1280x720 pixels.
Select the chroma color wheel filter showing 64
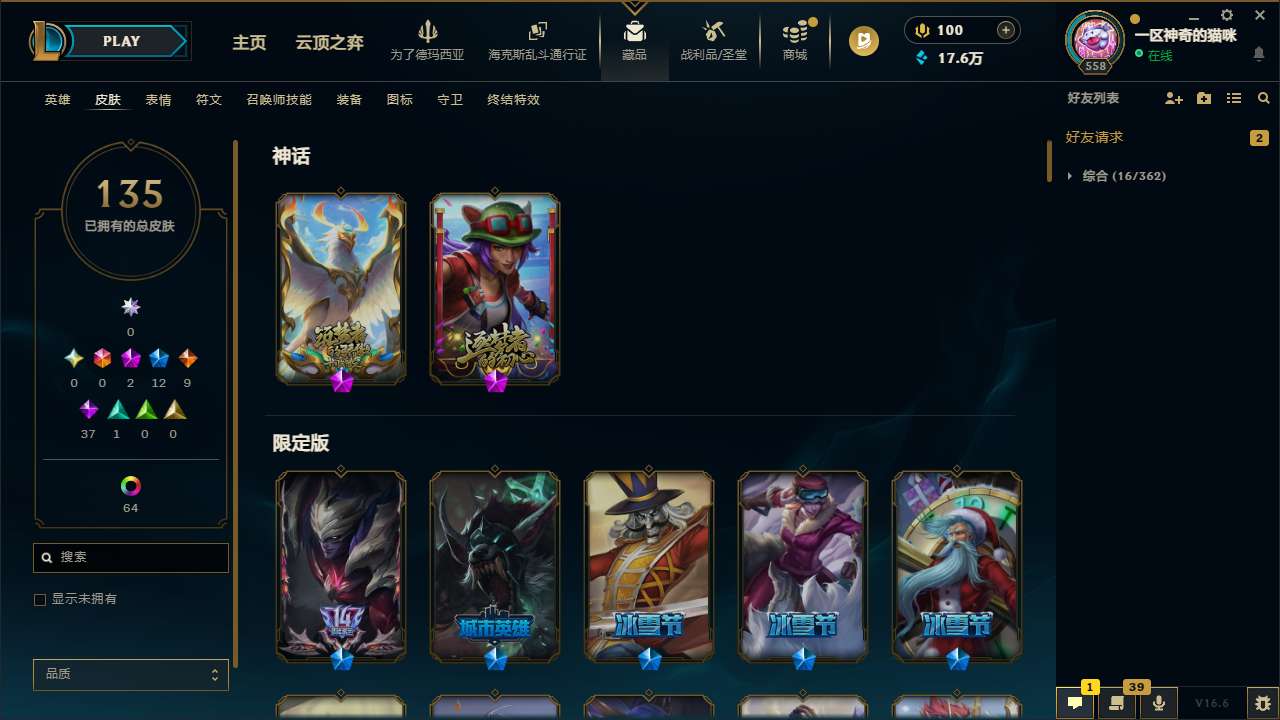pyautogui.click(x=130, y=484)
